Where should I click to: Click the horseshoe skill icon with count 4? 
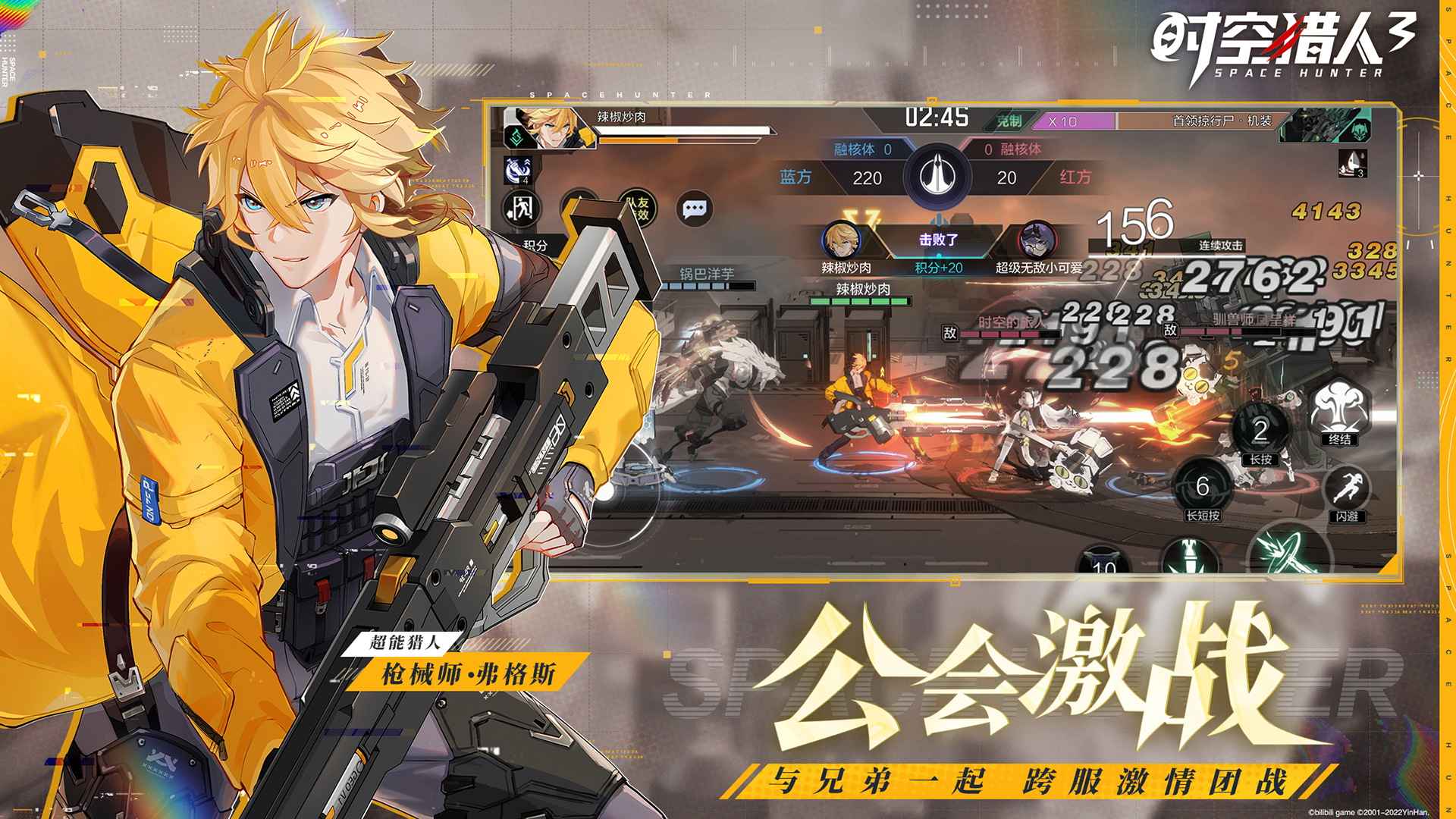(x=517, y=171)
